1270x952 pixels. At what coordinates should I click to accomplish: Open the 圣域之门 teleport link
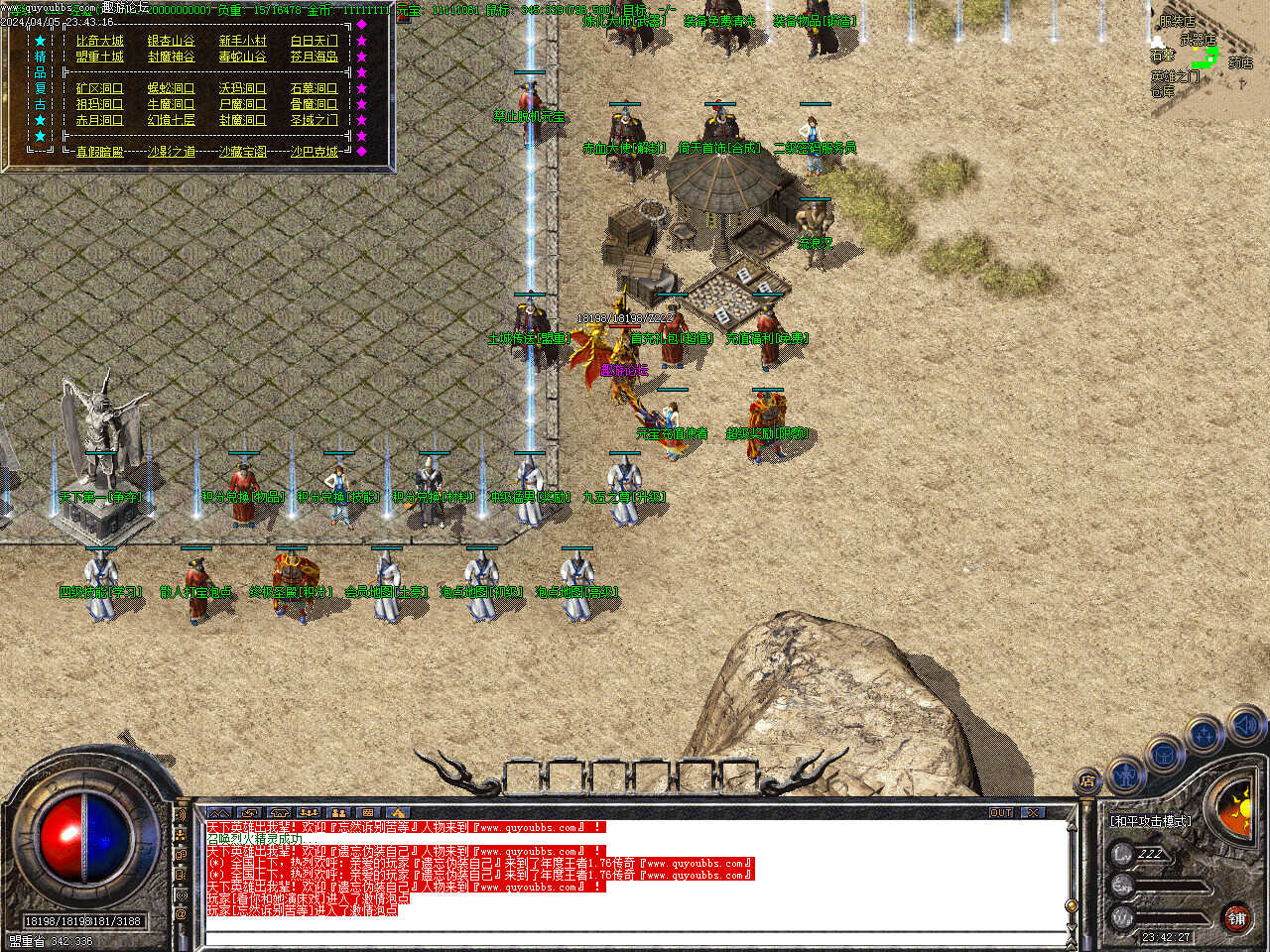coord(315,120)
